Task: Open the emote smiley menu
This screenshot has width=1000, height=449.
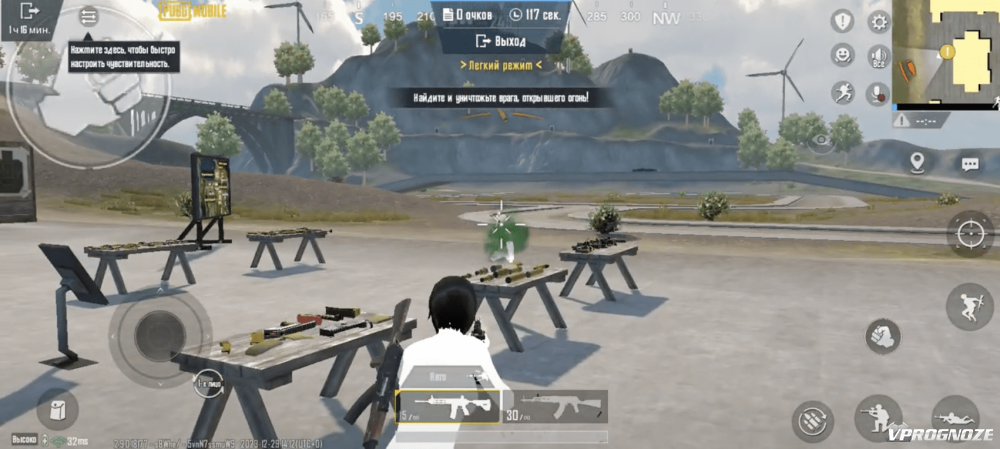Action: pos(843,56)
